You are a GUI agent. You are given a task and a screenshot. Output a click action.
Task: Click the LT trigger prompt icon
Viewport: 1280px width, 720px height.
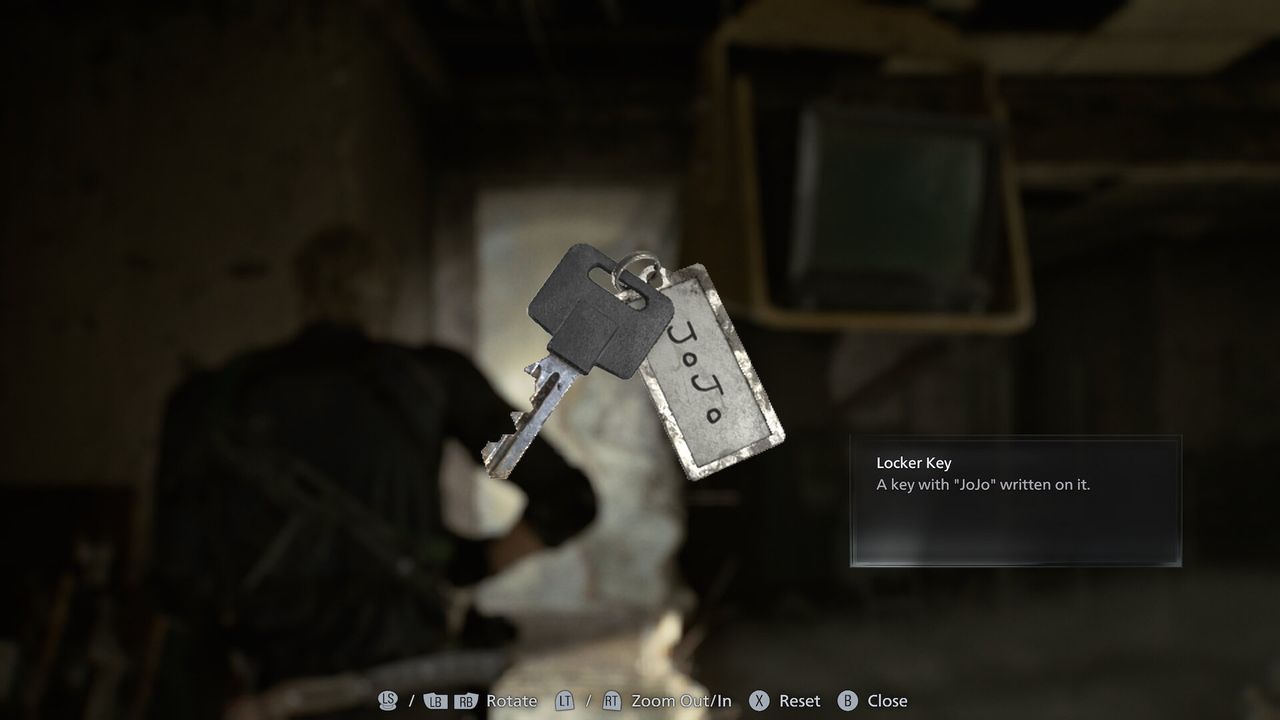pyautogui.click(x=563, y=701)
